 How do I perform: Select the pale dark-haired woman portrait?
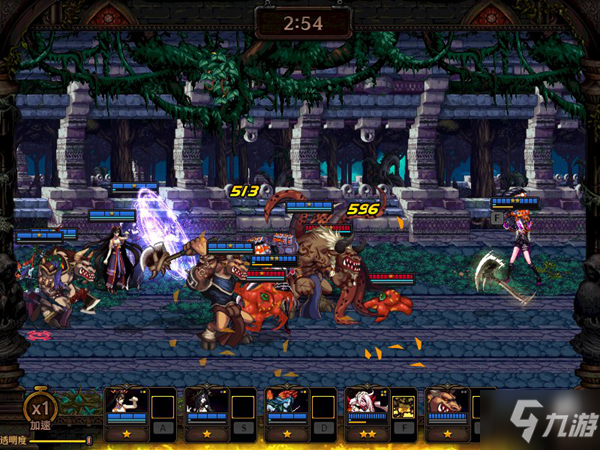tap(206, 405)
